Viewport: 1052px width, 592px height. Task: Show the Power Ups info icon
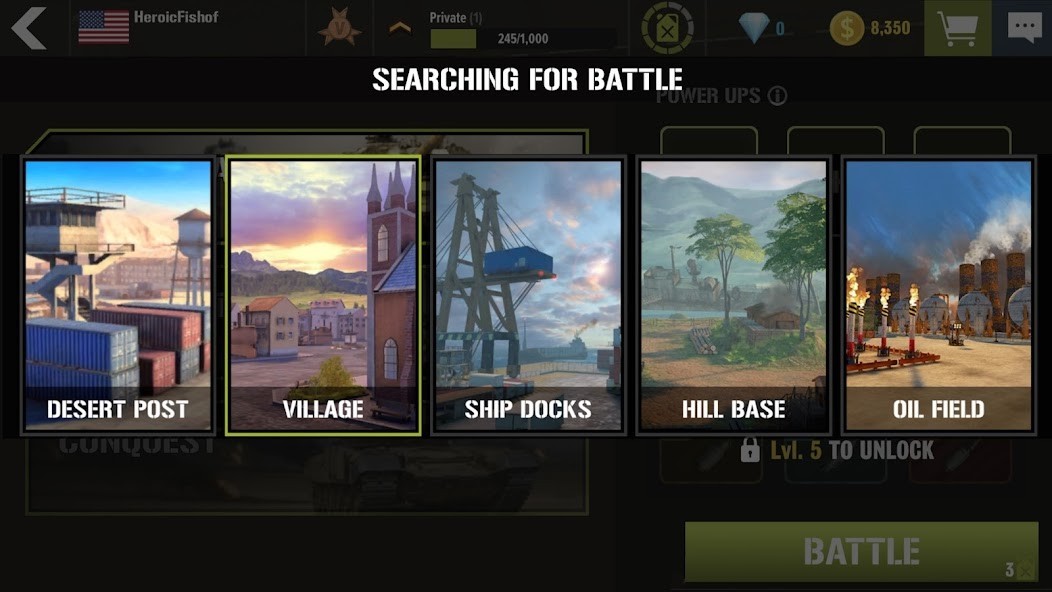[x=777, y=96]
